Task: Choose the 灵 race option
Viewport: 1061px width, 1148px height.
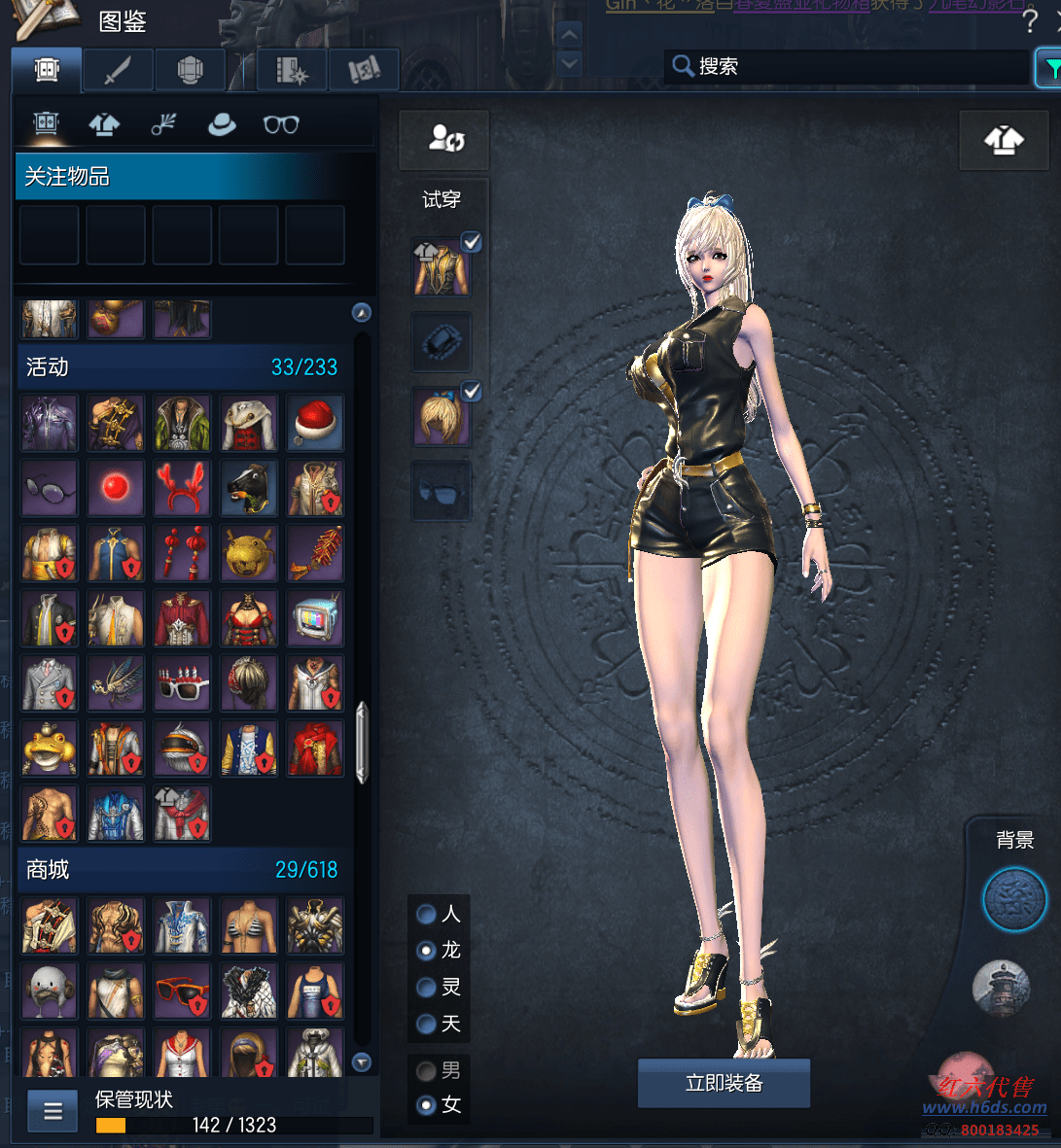Action: click(426, 987)
